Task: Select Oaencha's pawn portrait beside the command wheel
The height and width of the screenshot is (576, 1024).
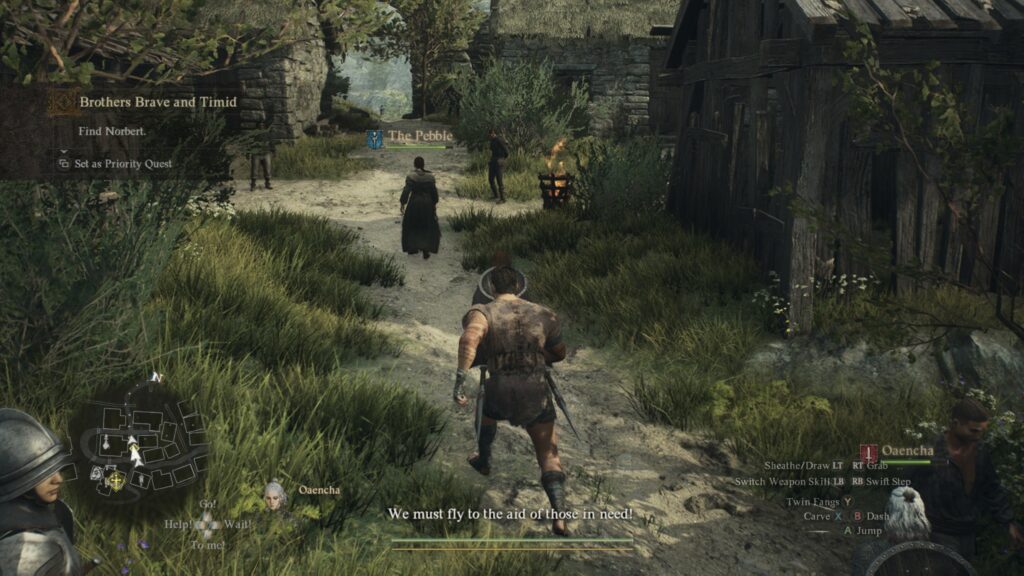Action: pos(275,492)
